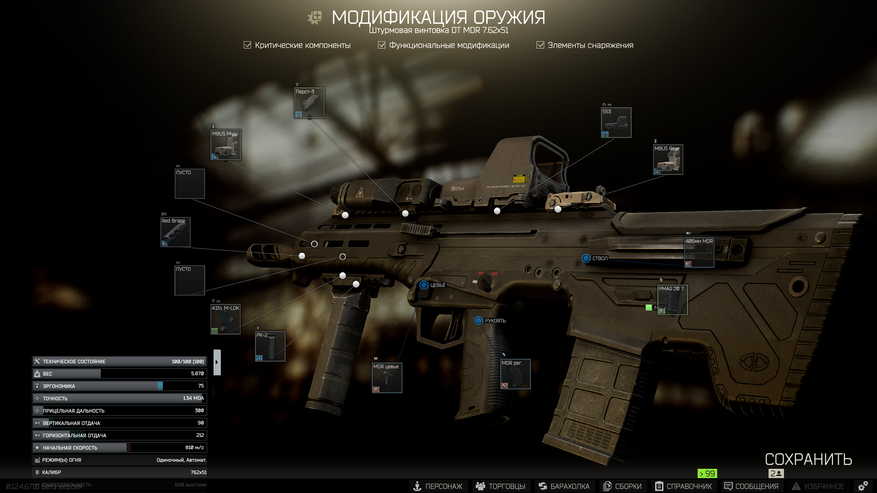Select the Red Brake muzzle slot
877x493 pixels.
click(175, 232)
